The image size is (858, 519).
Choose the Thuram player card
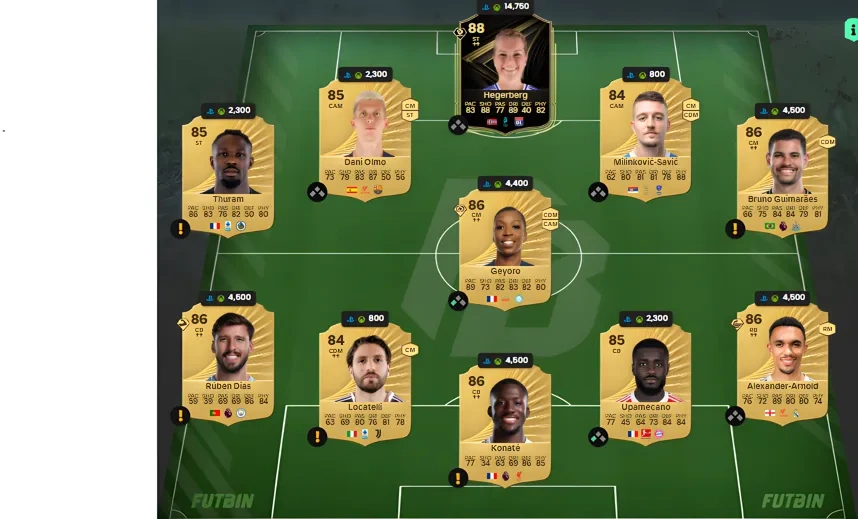[x=228, y=175]
